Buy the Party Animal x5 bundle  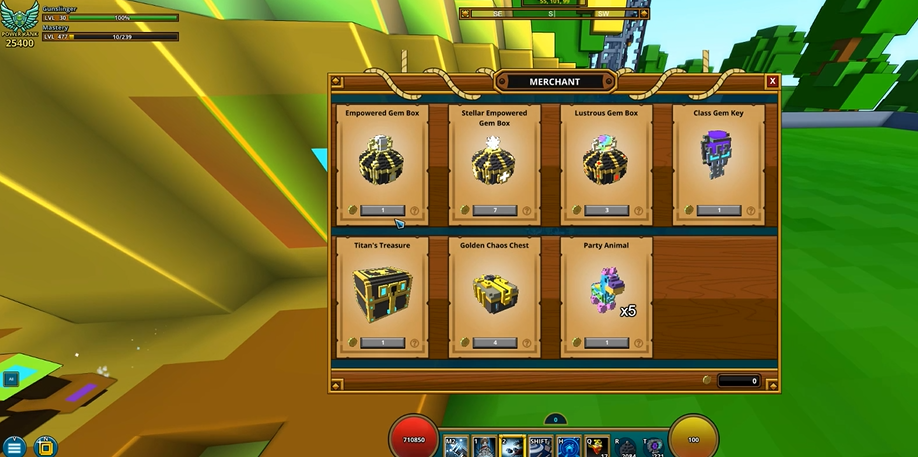pos(607,343)
